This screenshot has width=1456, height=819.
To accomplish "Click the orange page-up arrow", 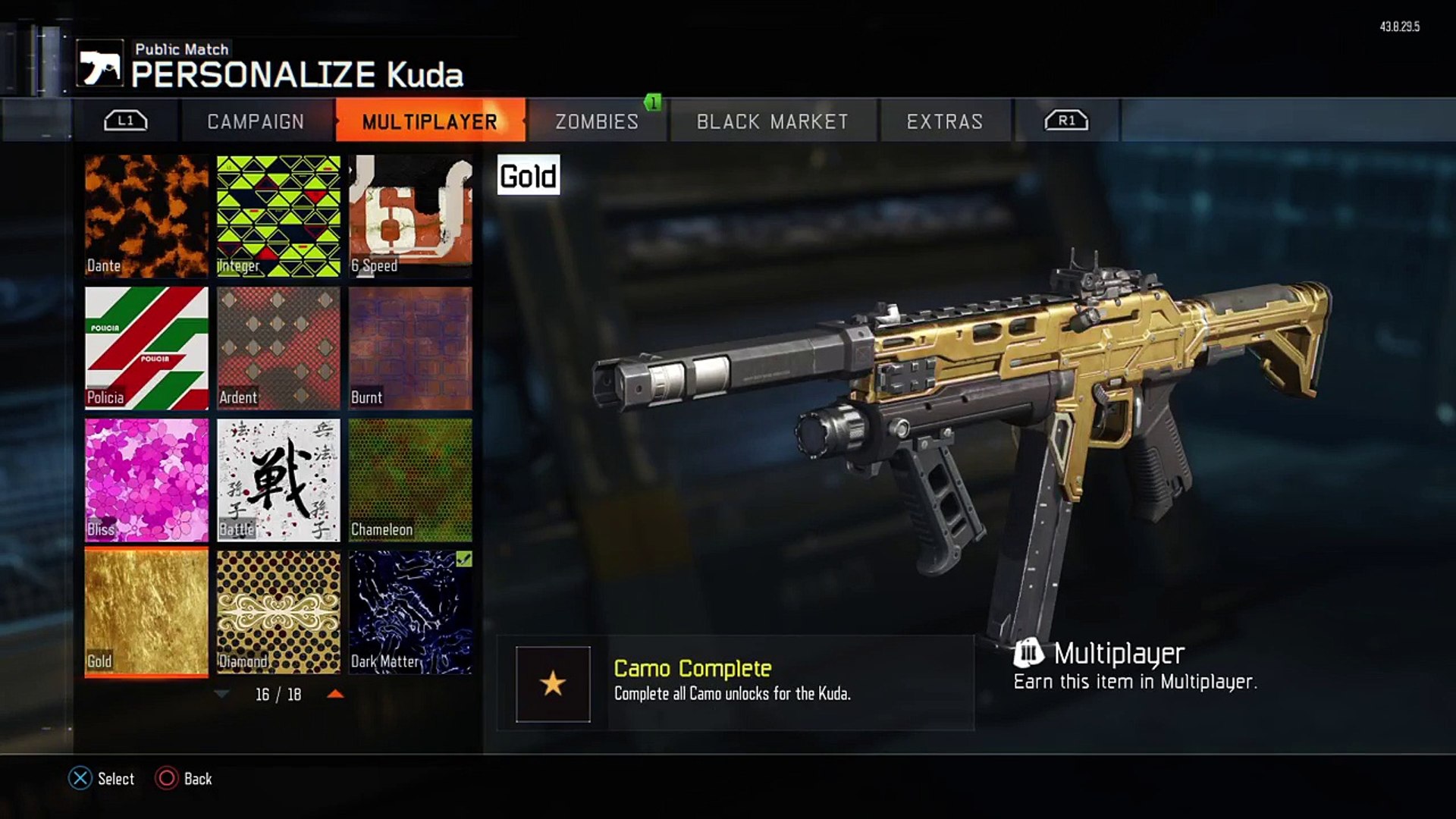I will pos(335,694).
